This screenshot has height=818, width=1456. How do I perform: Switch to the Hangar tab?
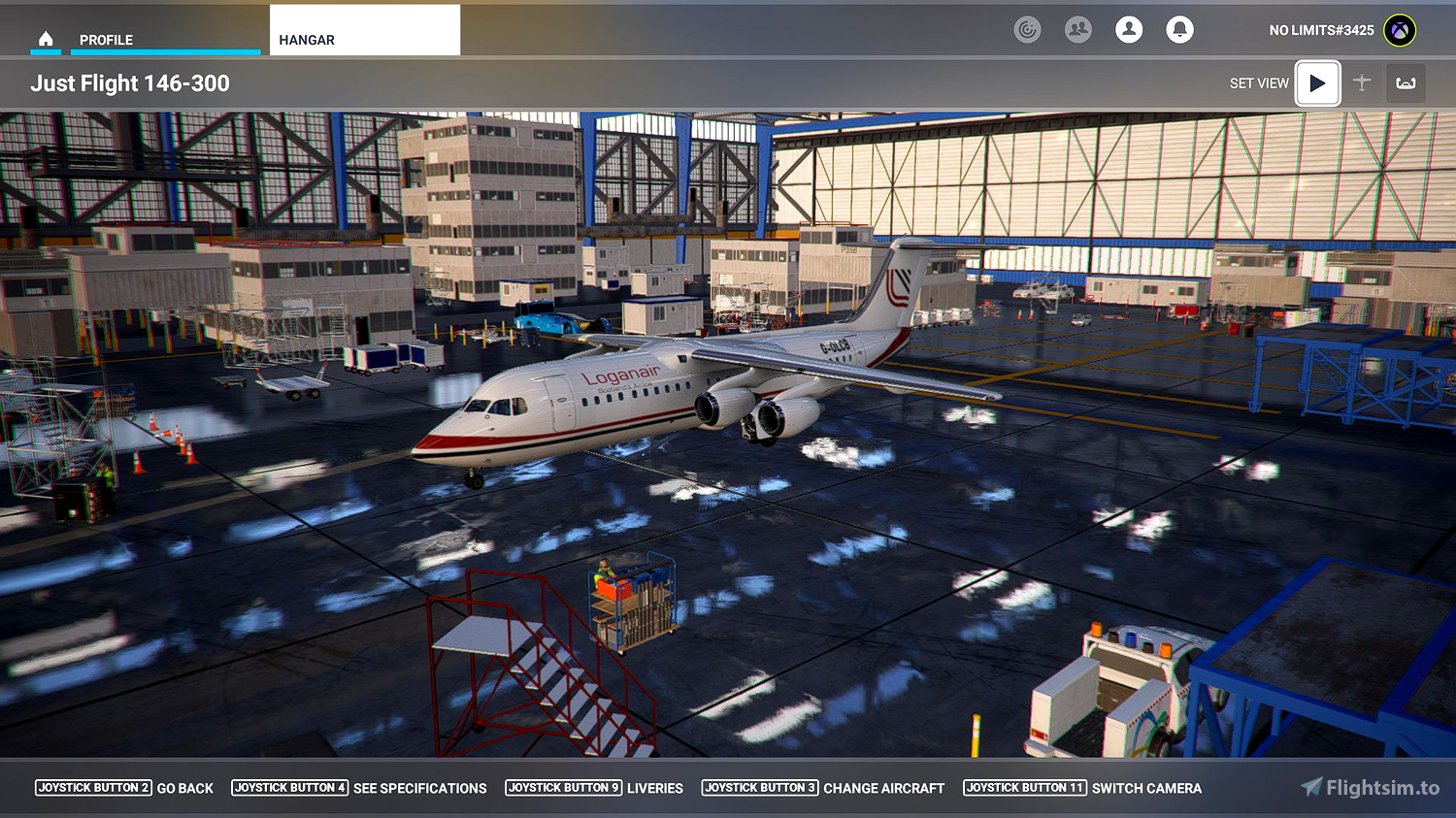tap(306, 40)
